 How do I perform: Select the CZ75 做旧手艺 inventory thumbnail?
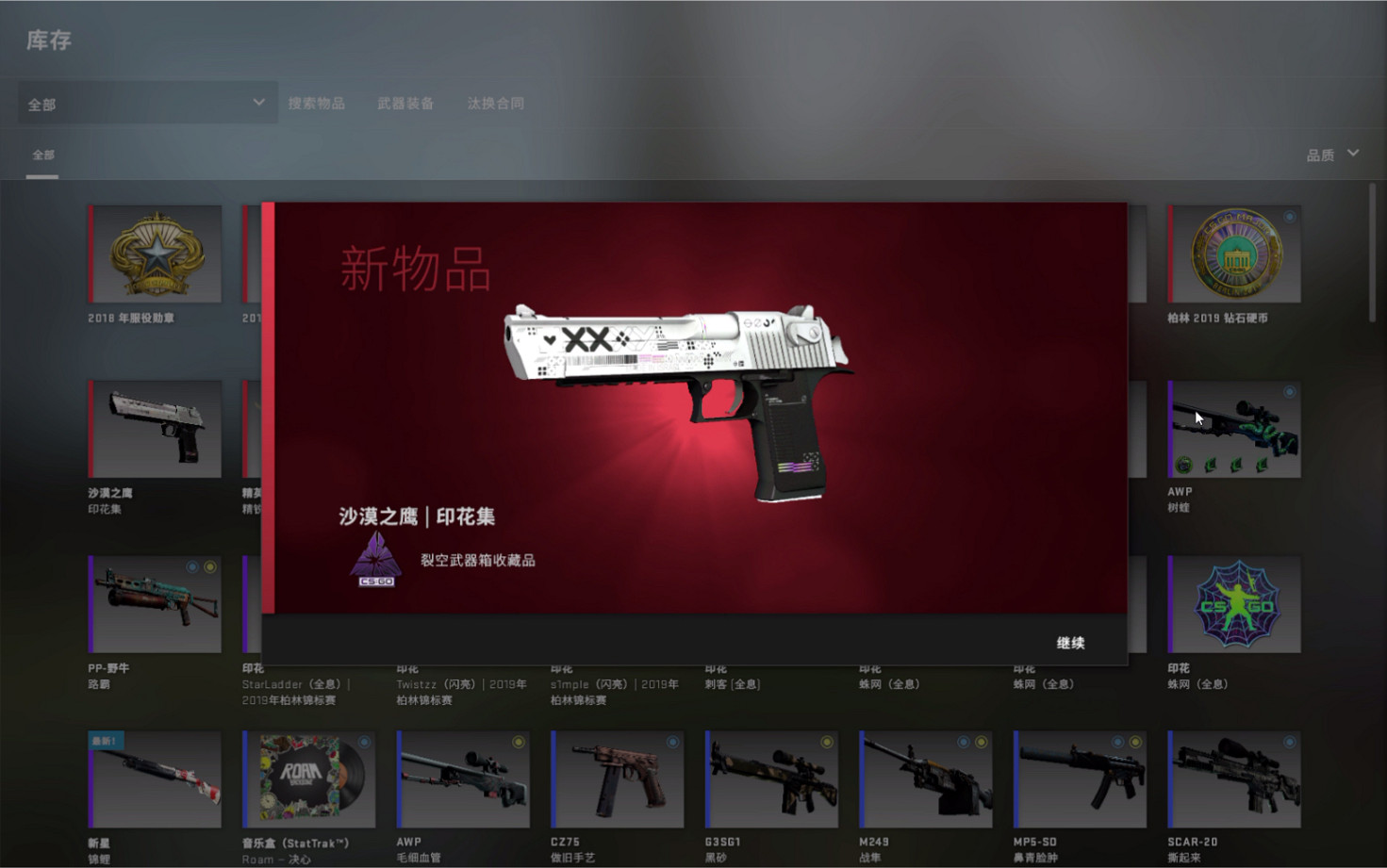[x=617, y=778]
